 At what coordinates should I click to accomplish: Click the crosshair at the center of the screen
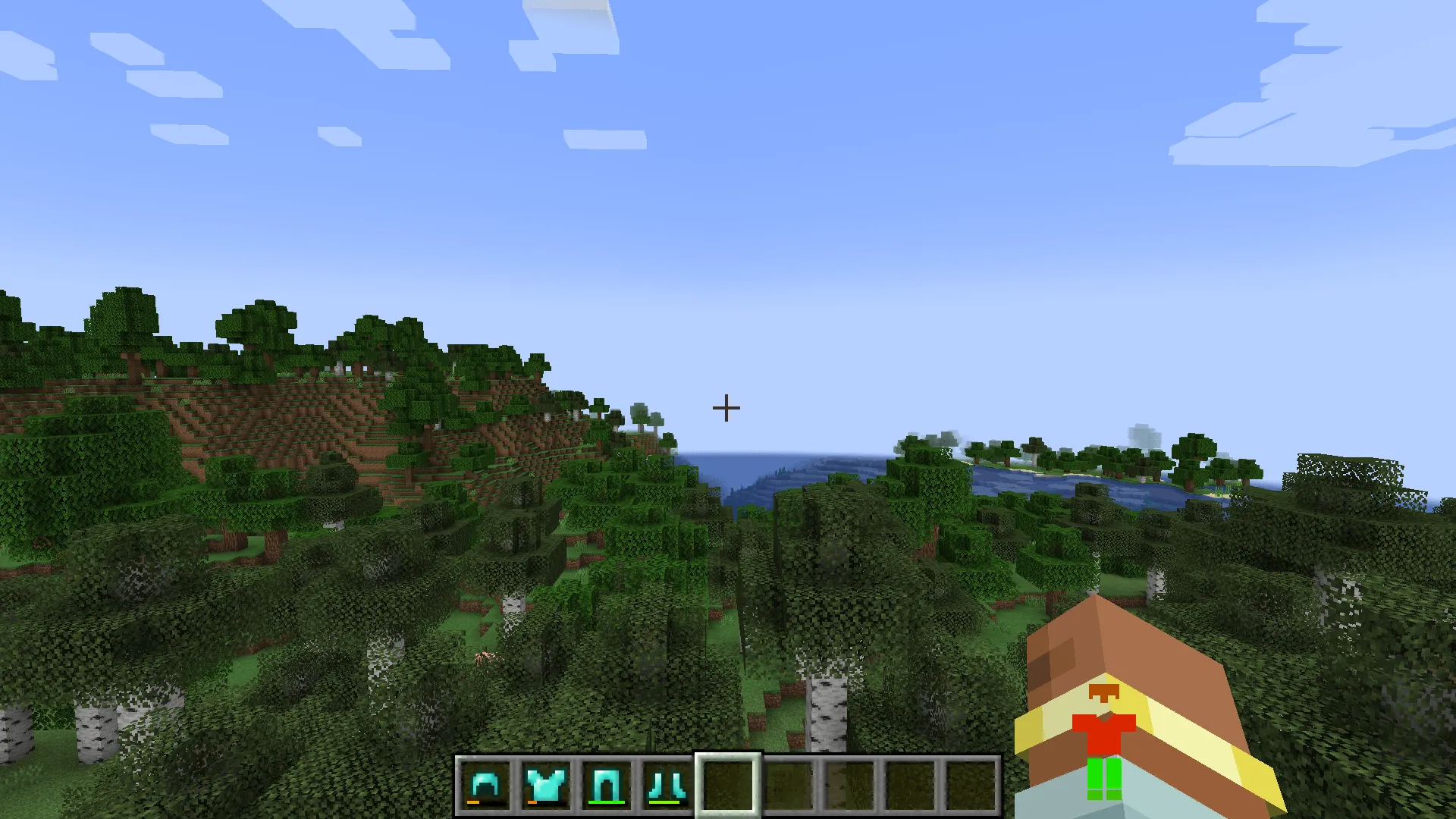click(726, 407)
